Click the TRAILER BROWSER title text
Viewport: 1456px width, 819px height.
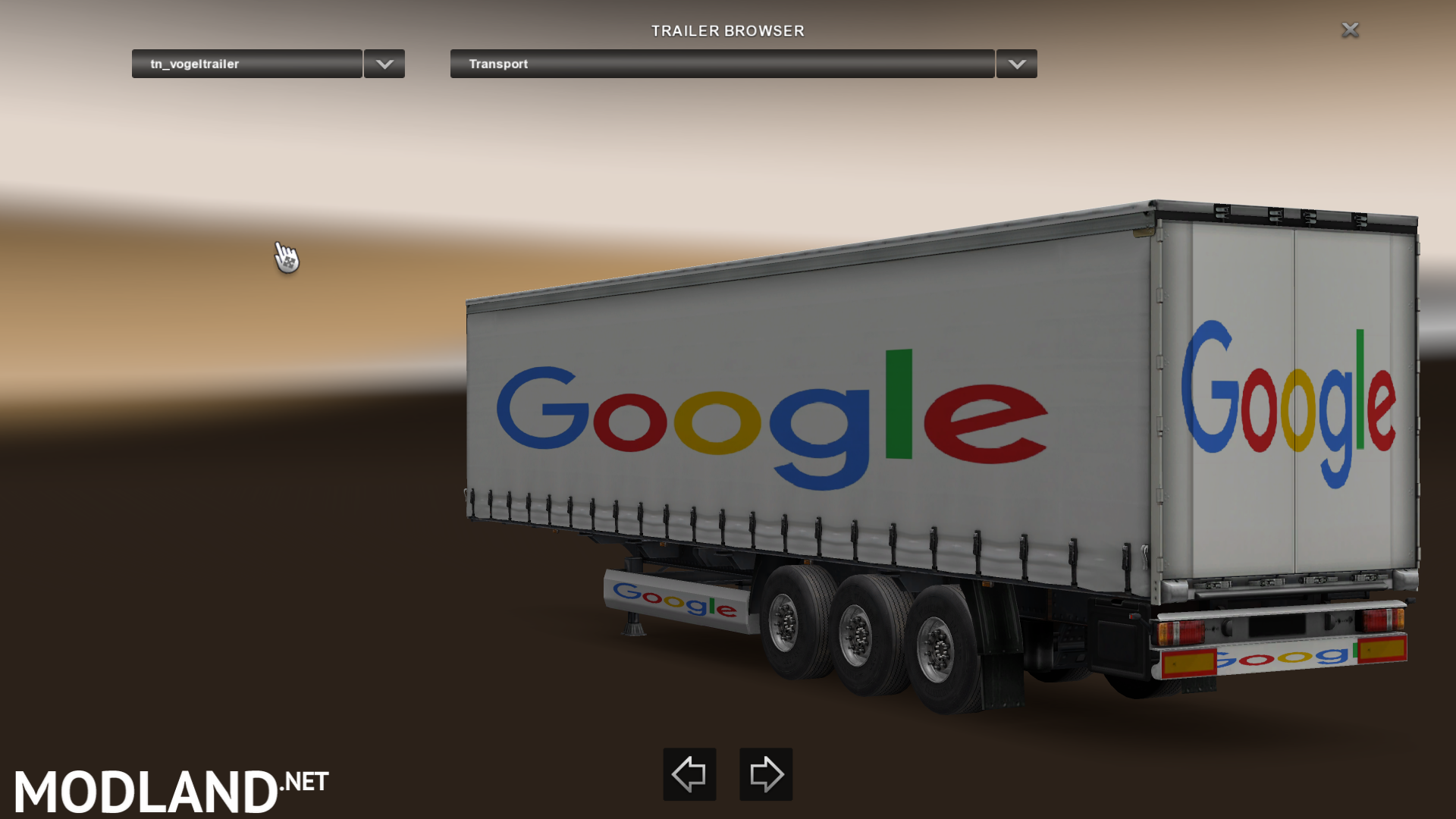[x=726, y=30]
